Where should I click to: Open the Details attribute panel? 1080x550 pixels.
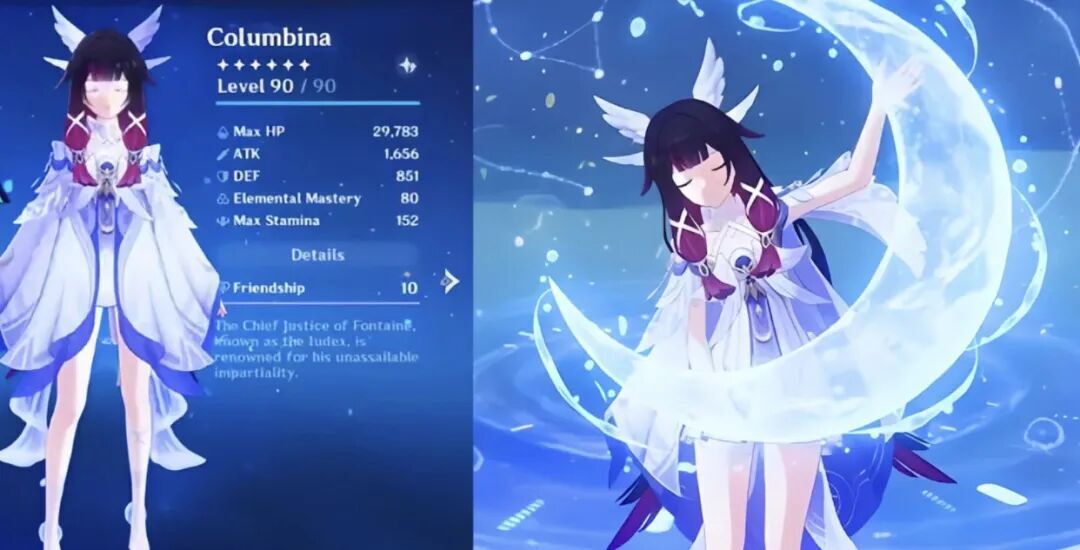pyautogui.click(x=318, y=255)
